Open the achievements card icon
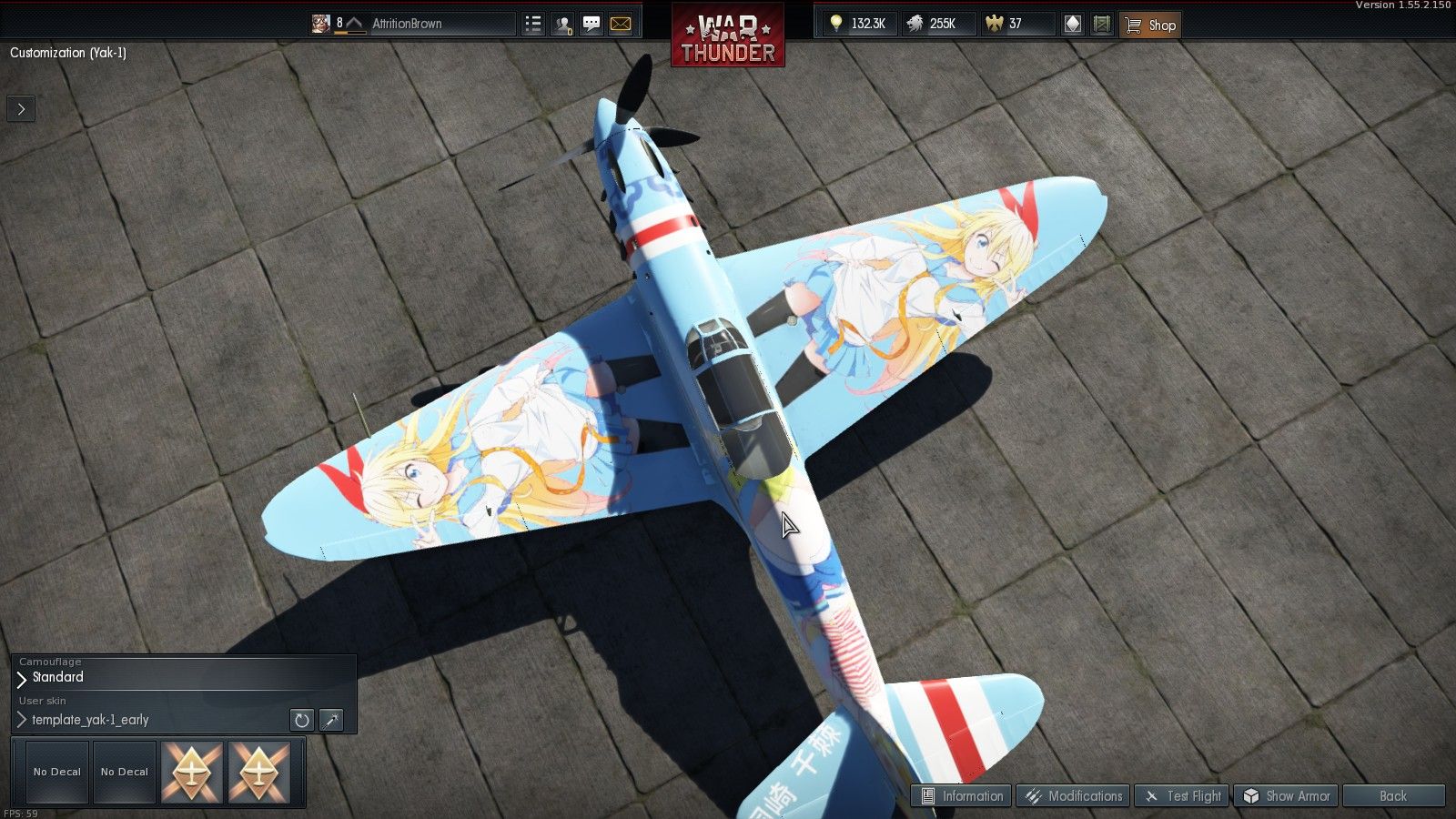Screen dimensions: 1456x819 [x=1072, y=24]
